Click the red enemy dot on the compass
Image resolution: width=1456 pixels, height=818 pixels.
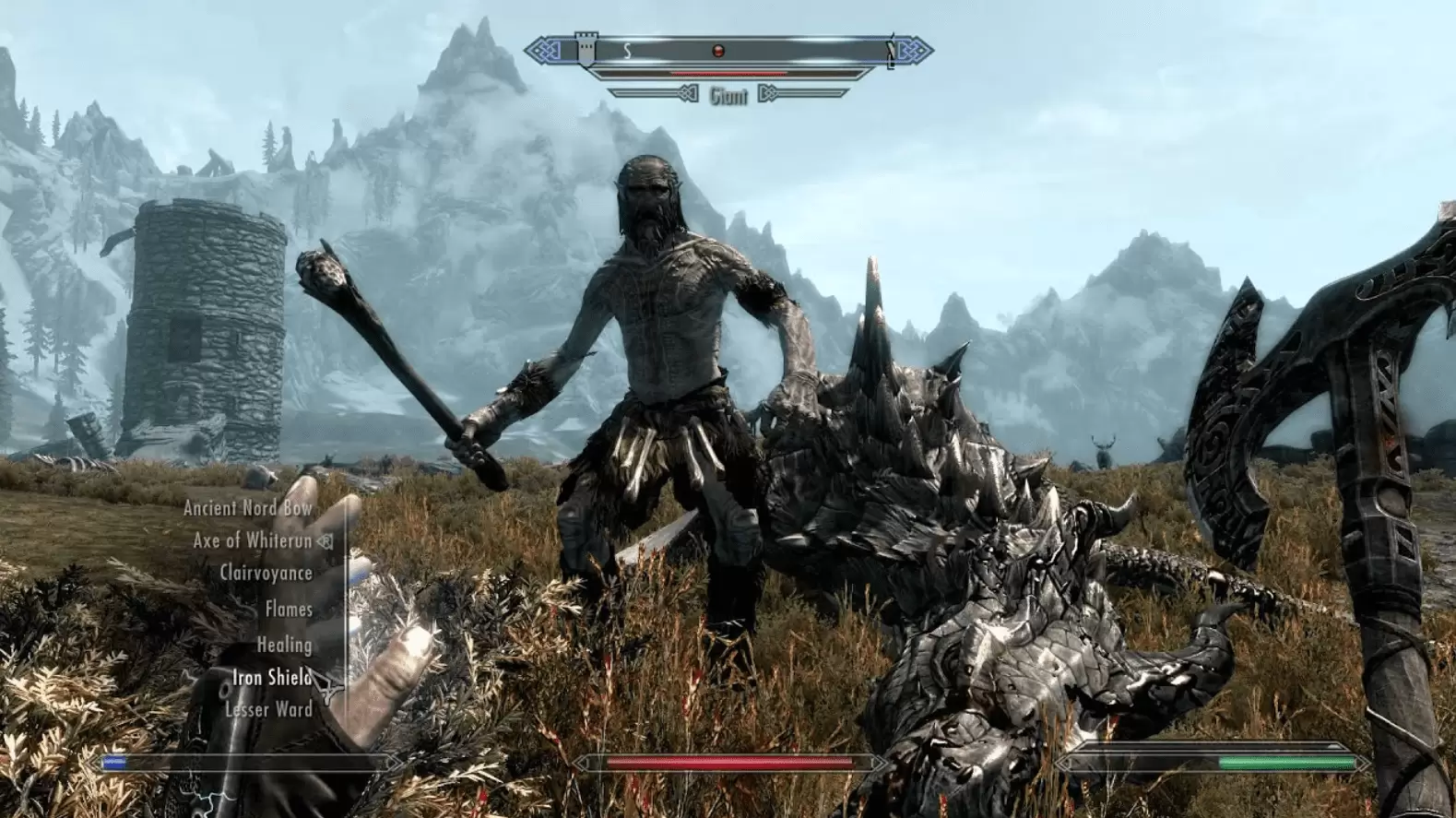[717, 50]
